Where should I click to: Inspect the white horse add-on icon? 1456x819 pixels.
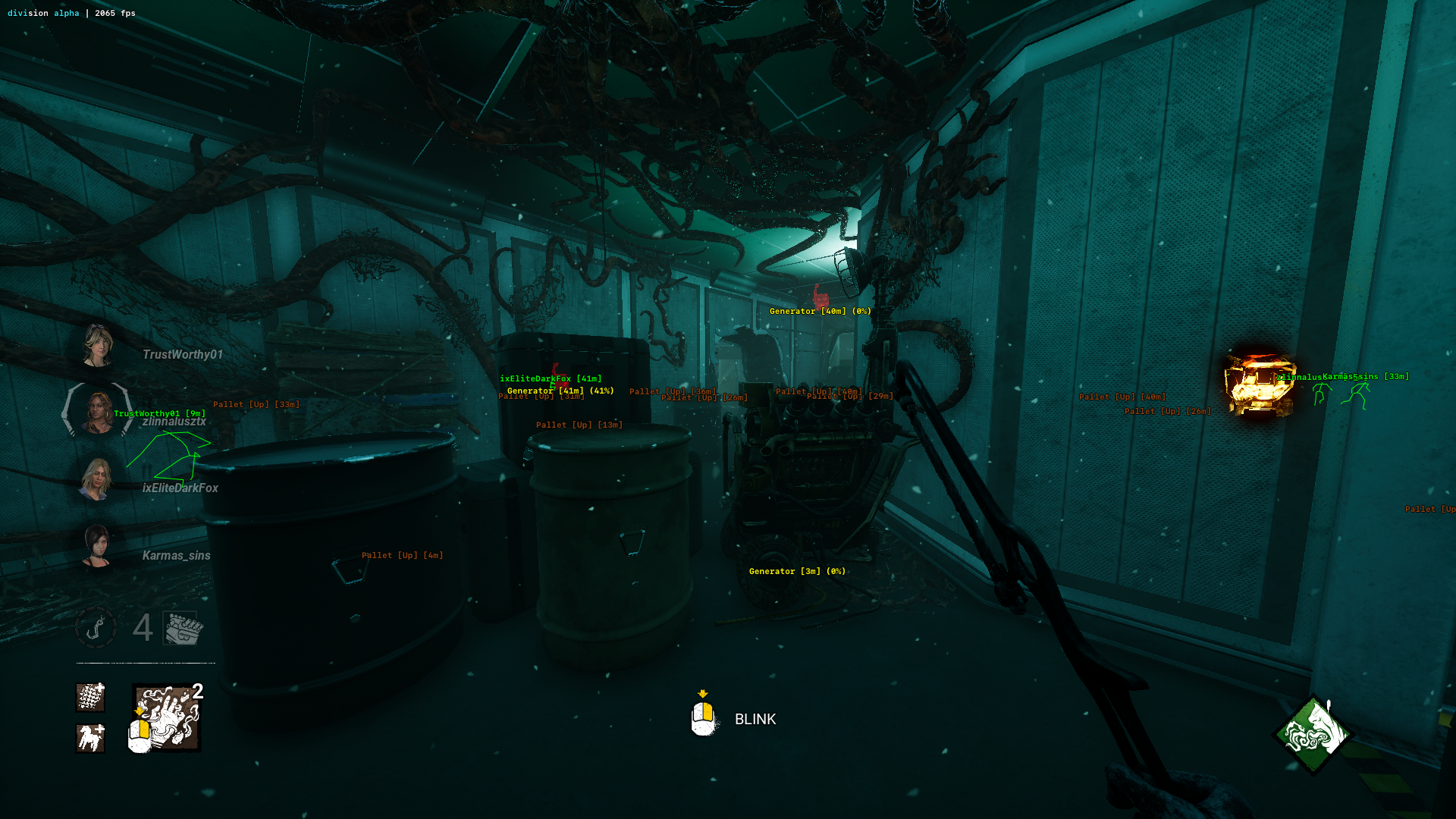coord(90,738)
